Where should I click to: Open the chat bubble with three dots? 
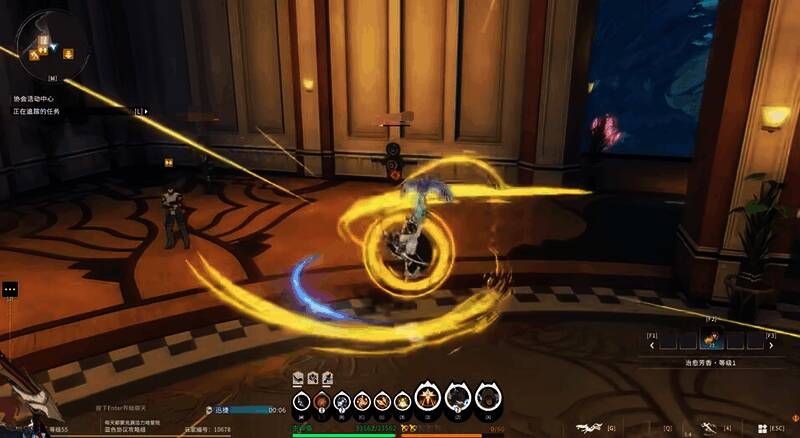point(10,289)
